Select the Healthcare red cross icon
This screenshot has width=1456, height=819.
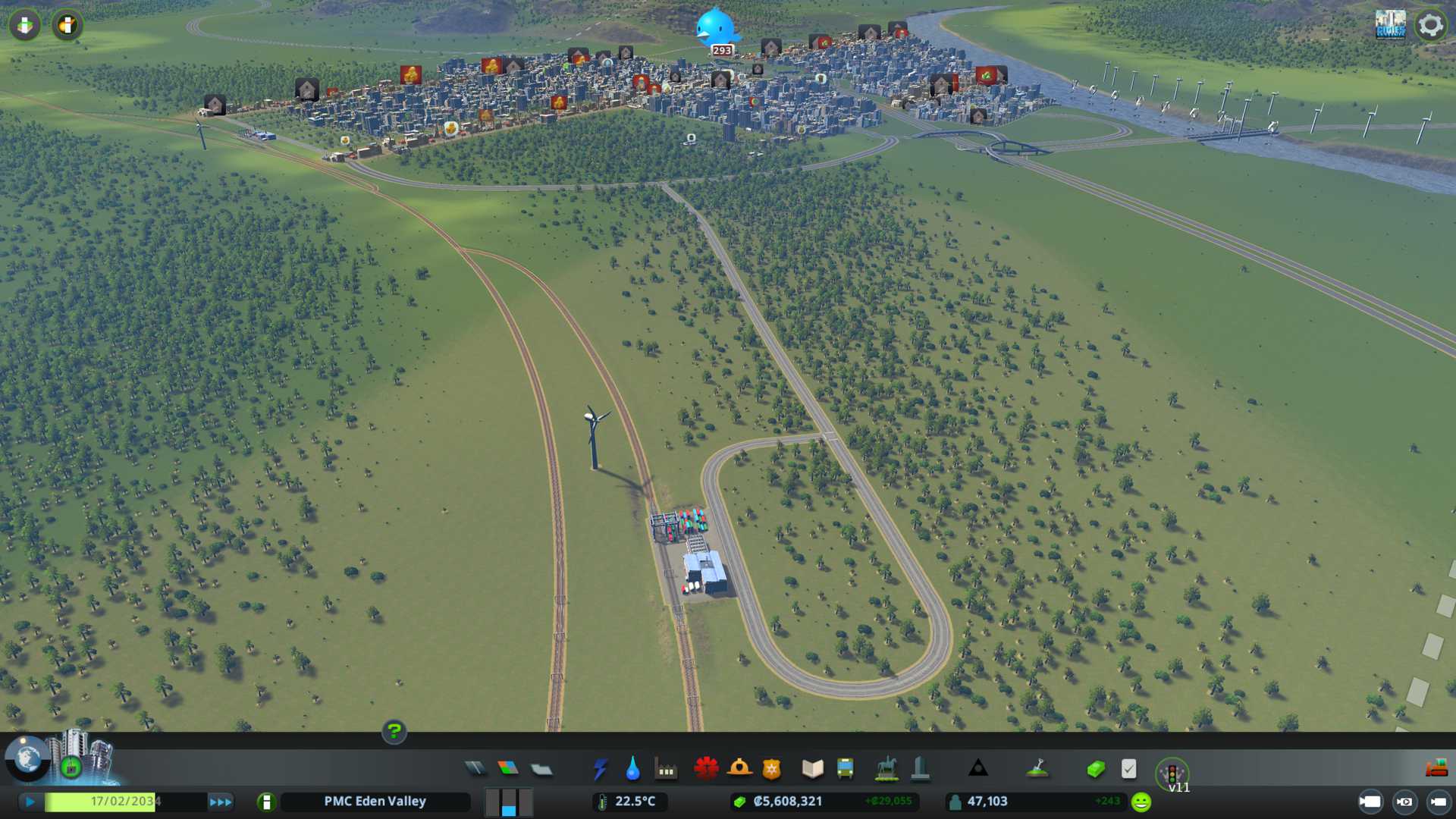706,769
